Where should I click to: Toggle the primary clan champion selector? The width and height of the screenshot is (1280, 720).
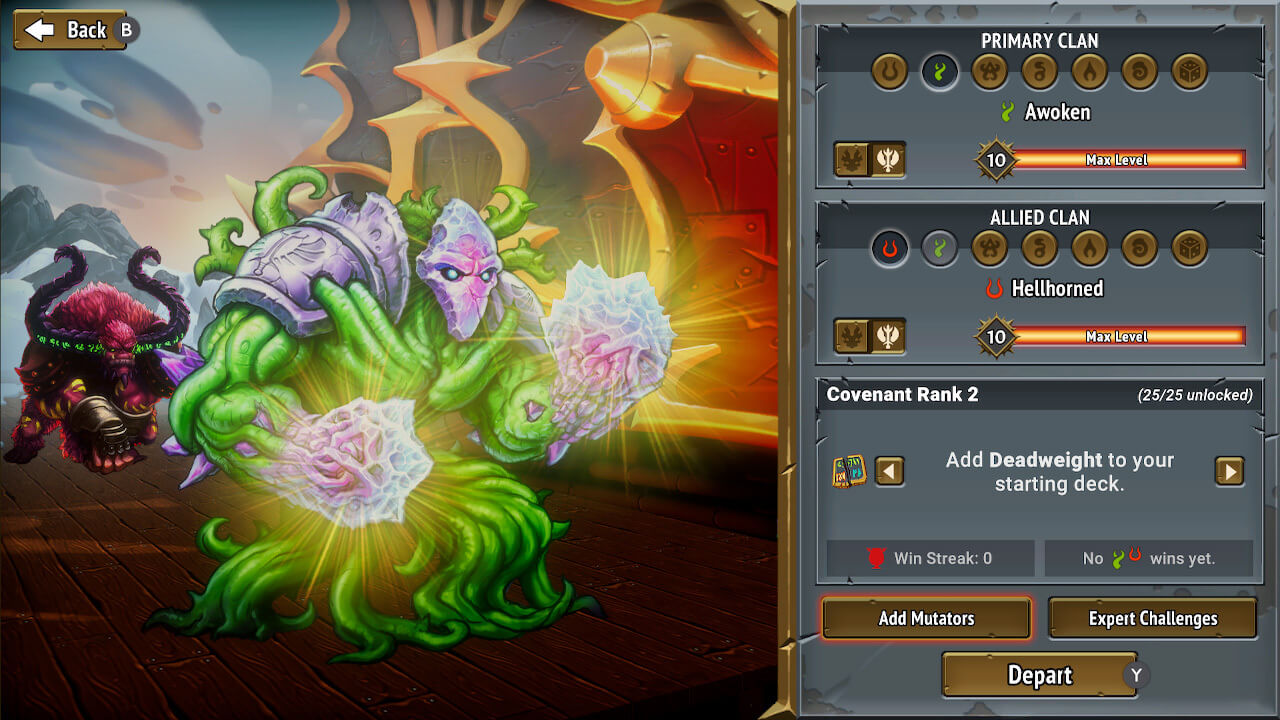[x=870, y=159]
